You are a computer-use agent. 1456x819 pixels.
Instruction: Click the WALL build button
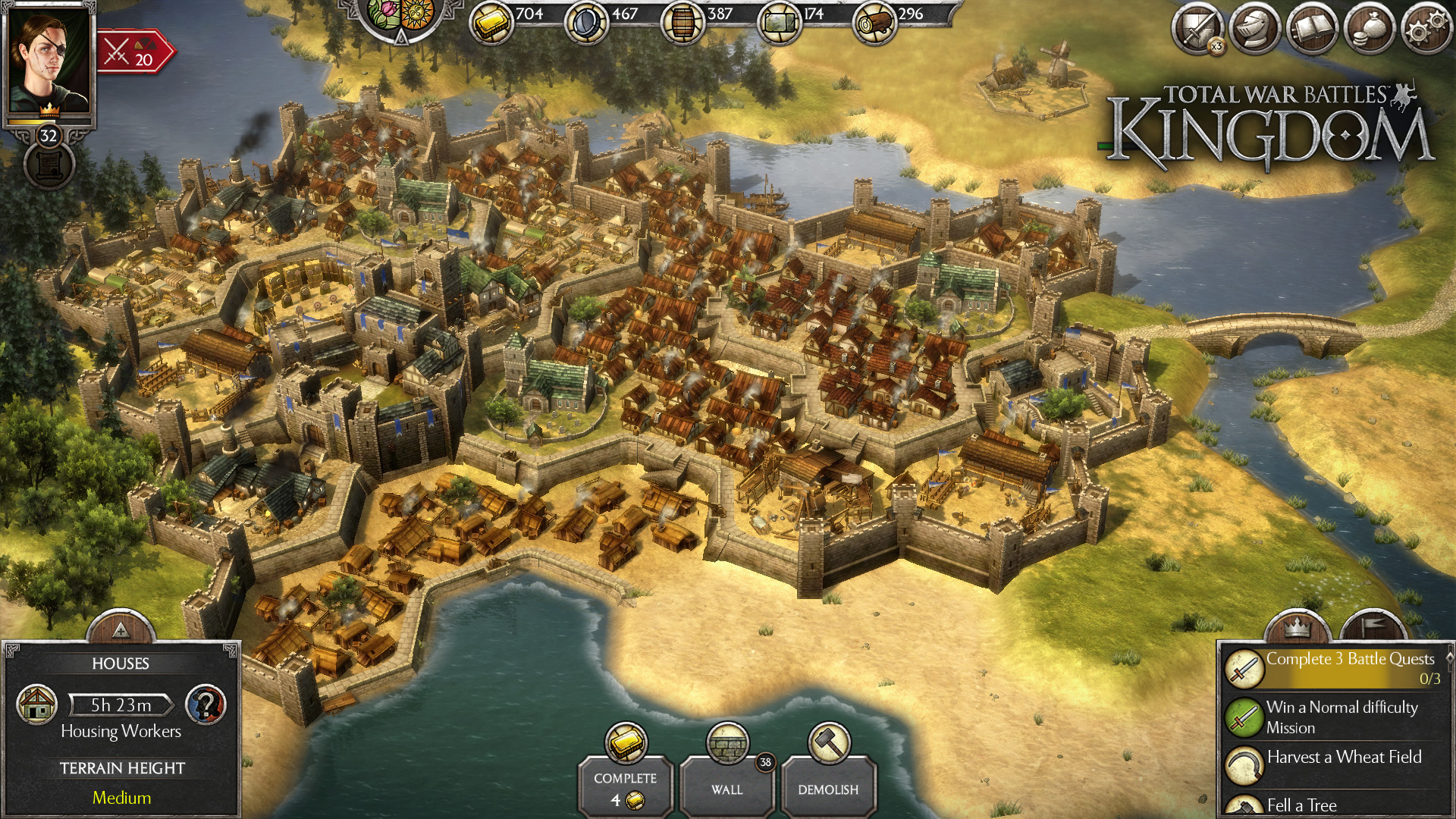point(727,789)
